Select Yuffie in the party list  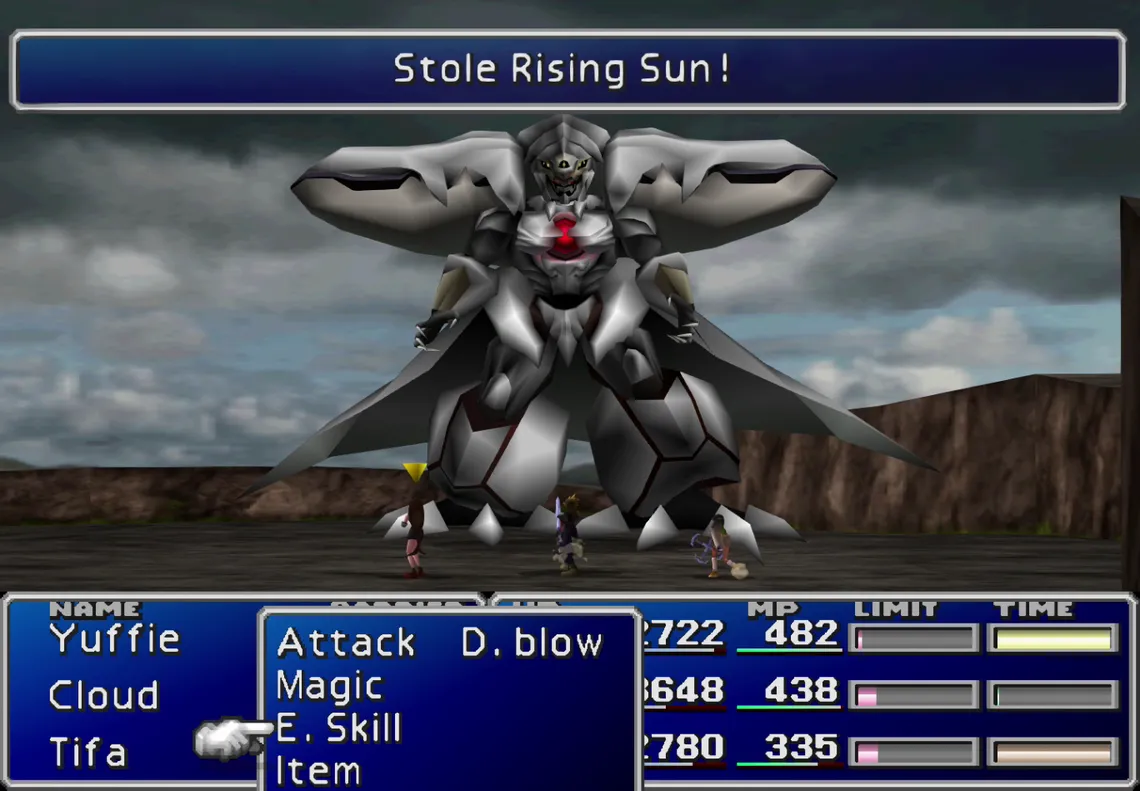[114, 638]
